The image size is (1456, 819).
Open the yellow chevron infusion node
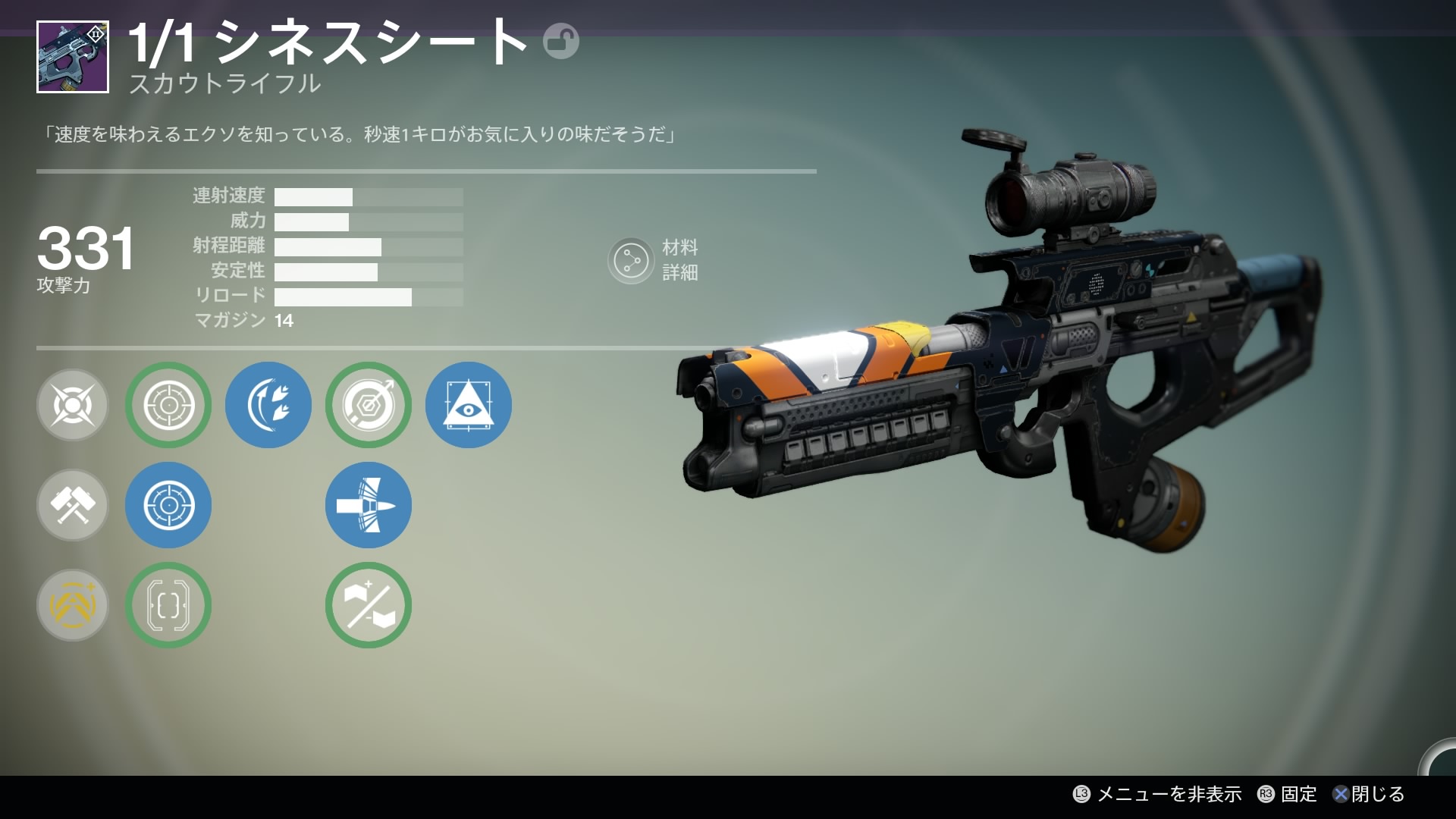click(x=73, y=605)
